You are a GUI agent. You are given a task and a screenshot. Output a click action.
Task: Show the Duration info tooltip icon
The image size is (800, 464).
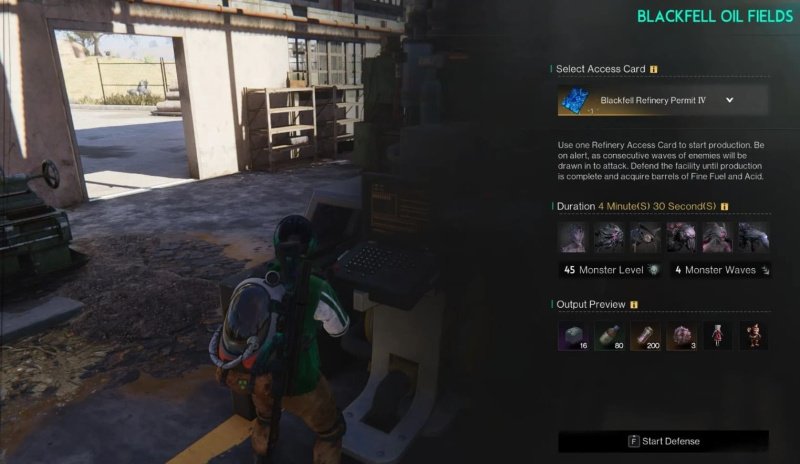click(x=724, y=207)
